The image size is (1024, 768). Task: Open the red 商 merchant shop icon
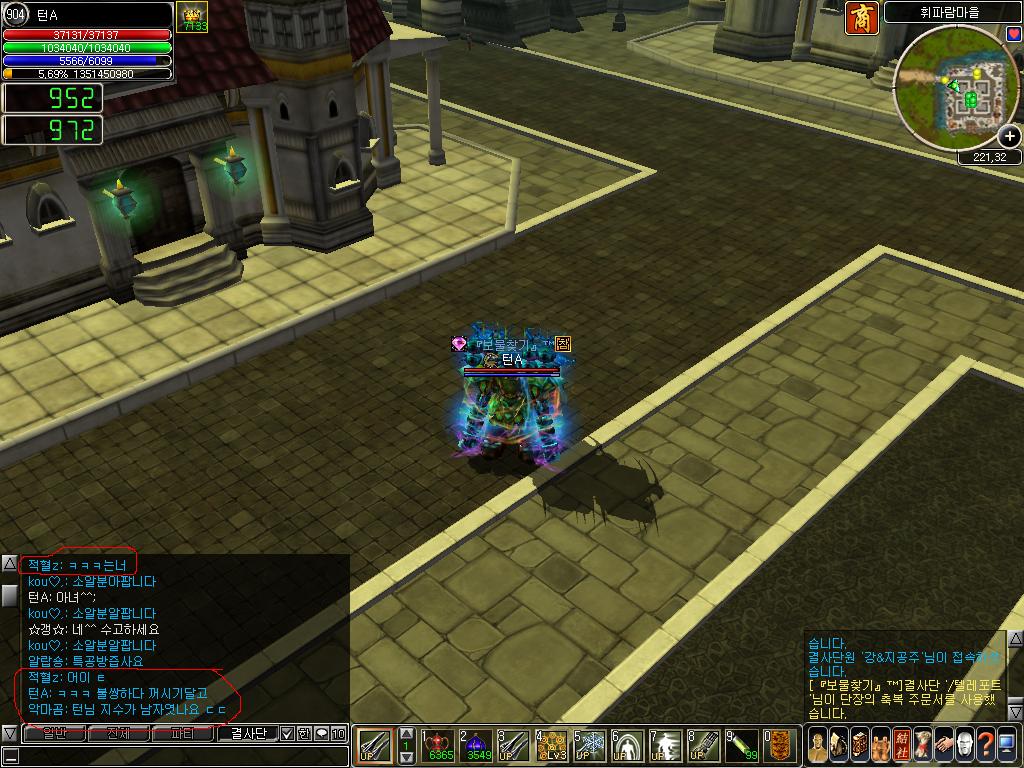click(862, 18)
